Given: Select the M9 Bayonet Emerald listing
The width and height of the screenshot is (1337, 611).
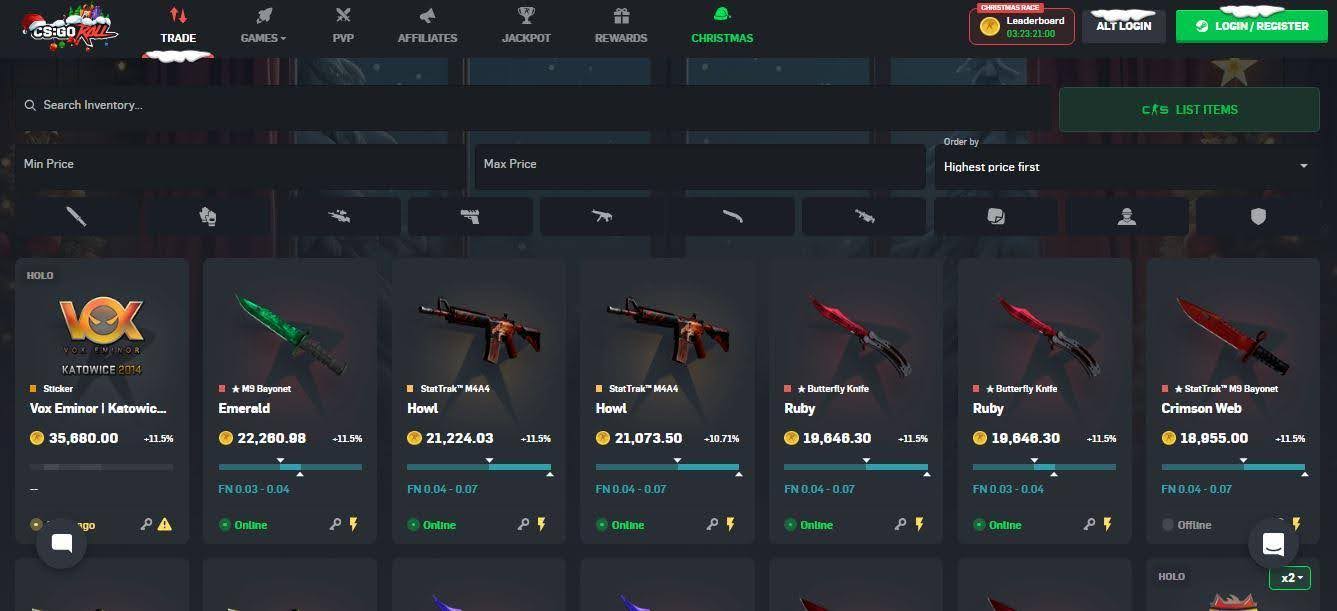Looking at the screenshot, I should [x=290, y=400].
